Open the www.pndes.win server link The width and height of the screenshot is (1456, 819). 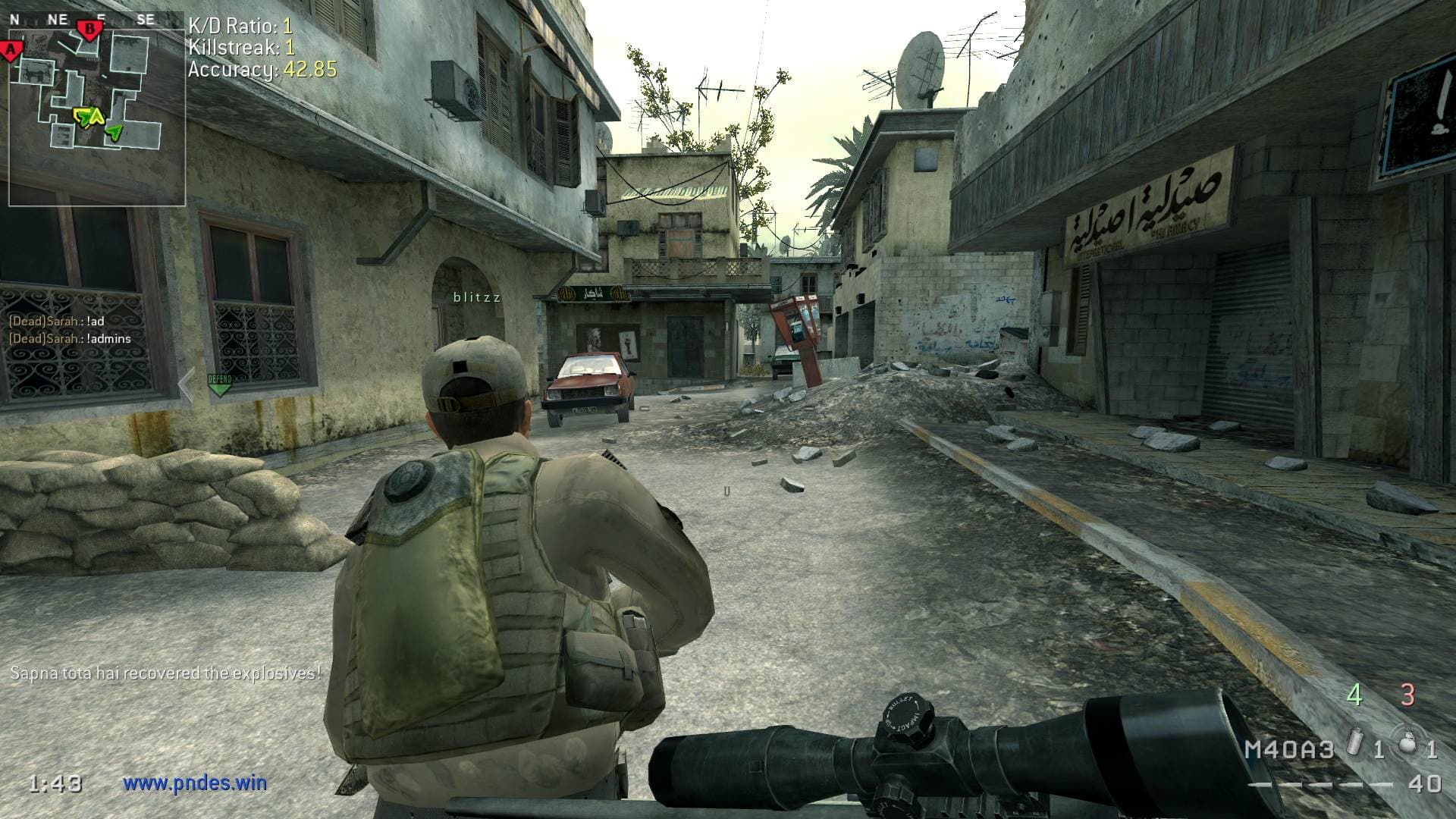pos(195,782)
